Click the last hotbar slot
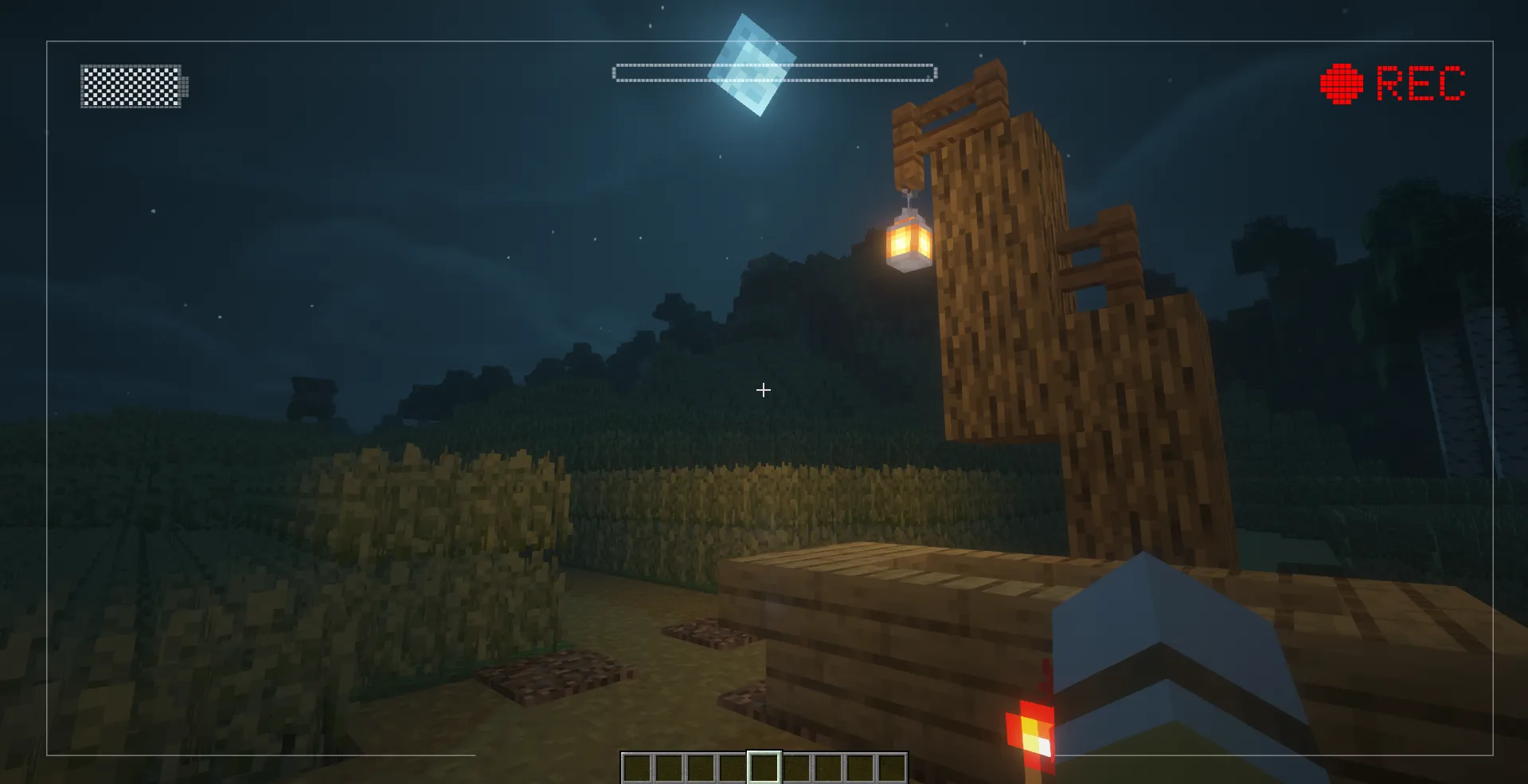Viewport: 1528px width, 784px height. pyautogui.click(x=891, y=766)
